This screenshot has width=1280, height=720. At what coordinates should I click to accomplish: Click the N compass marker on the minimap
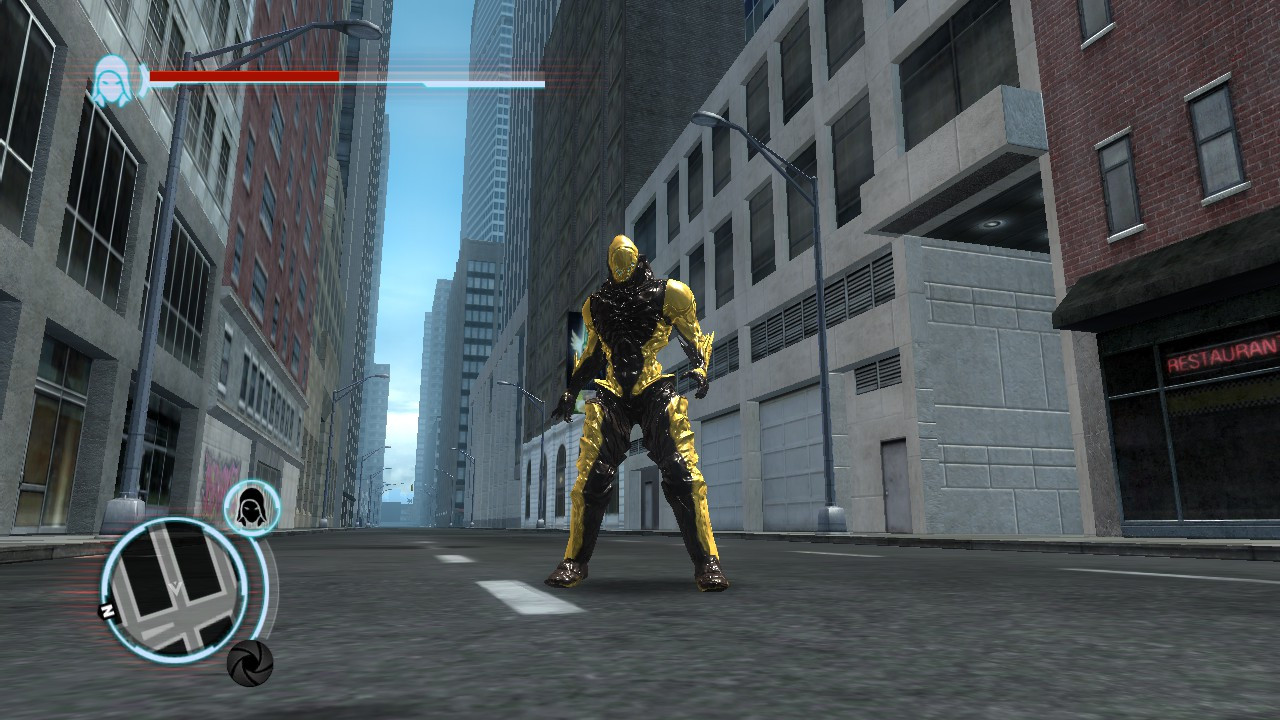point(107,608)
